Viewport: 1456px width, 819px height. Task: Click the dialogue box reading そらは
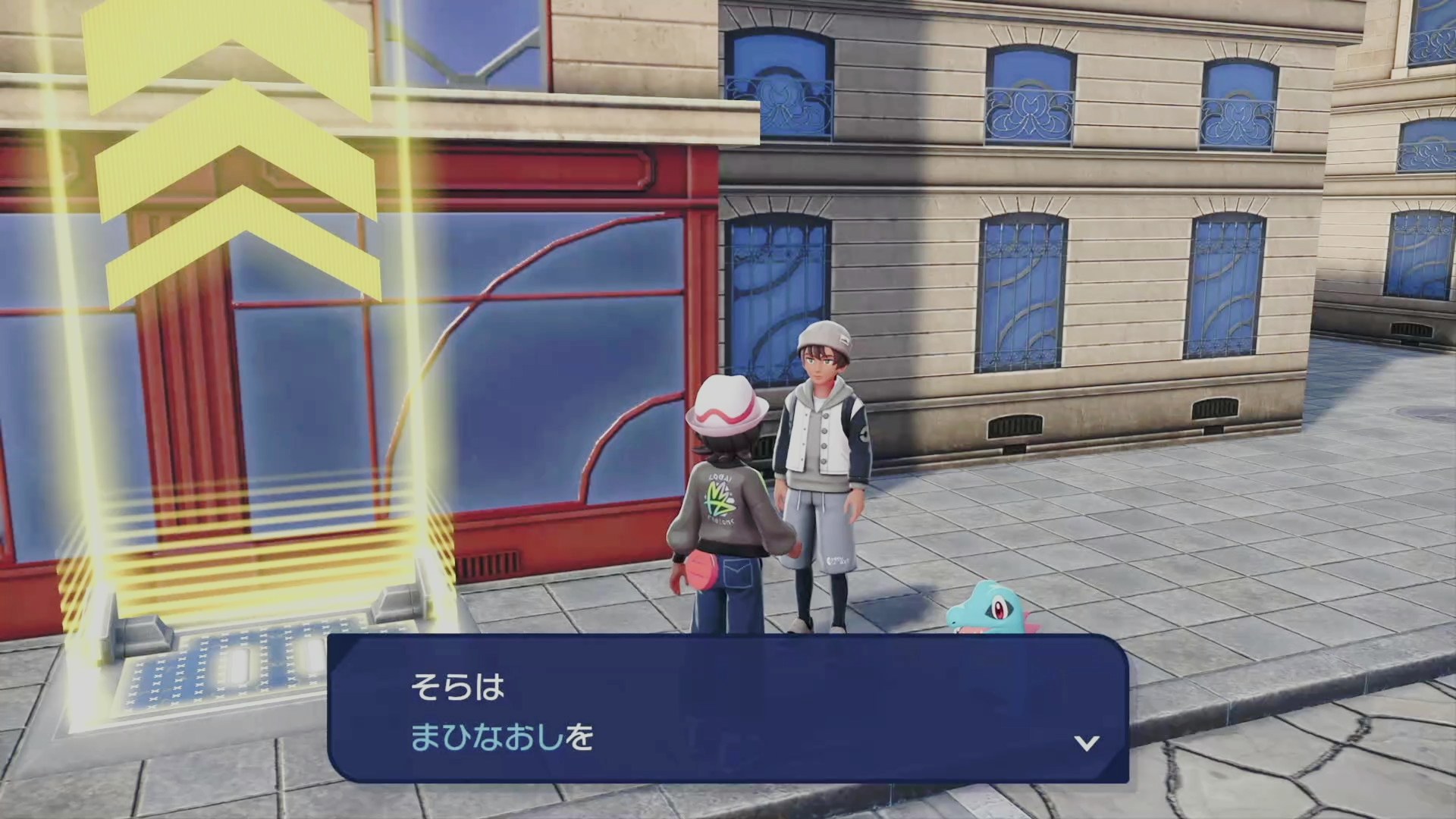point(728,709)
